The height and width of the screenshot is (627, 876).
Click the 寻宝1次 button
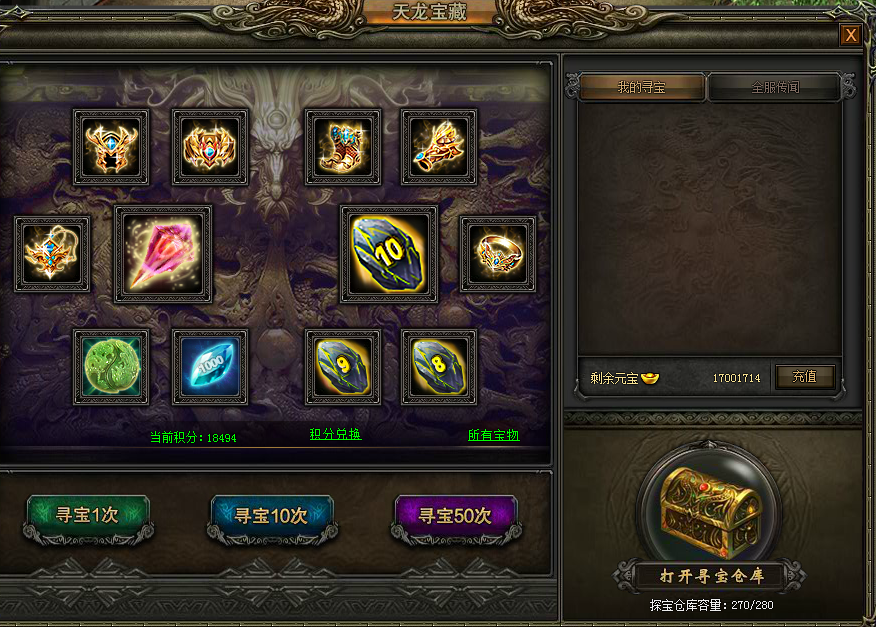(88, 516)
